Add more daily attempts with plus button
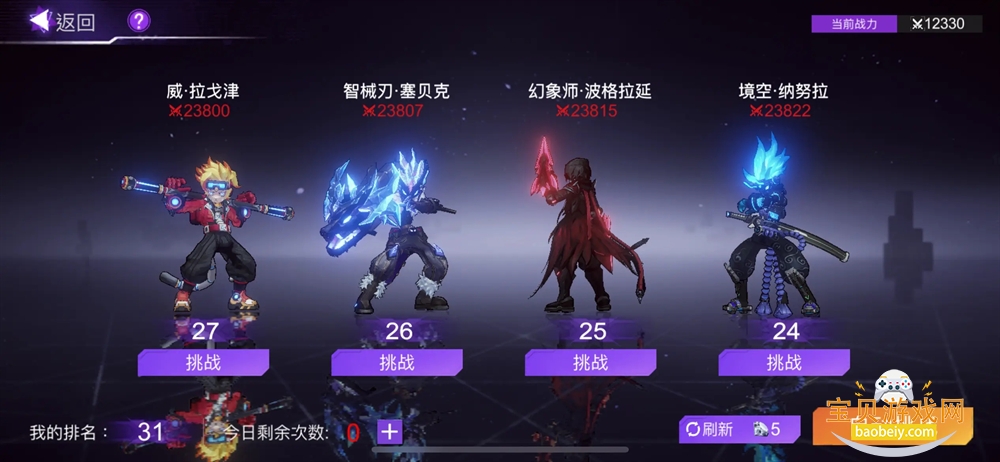Screen dimensions: 1000x462 coord(389,432)
